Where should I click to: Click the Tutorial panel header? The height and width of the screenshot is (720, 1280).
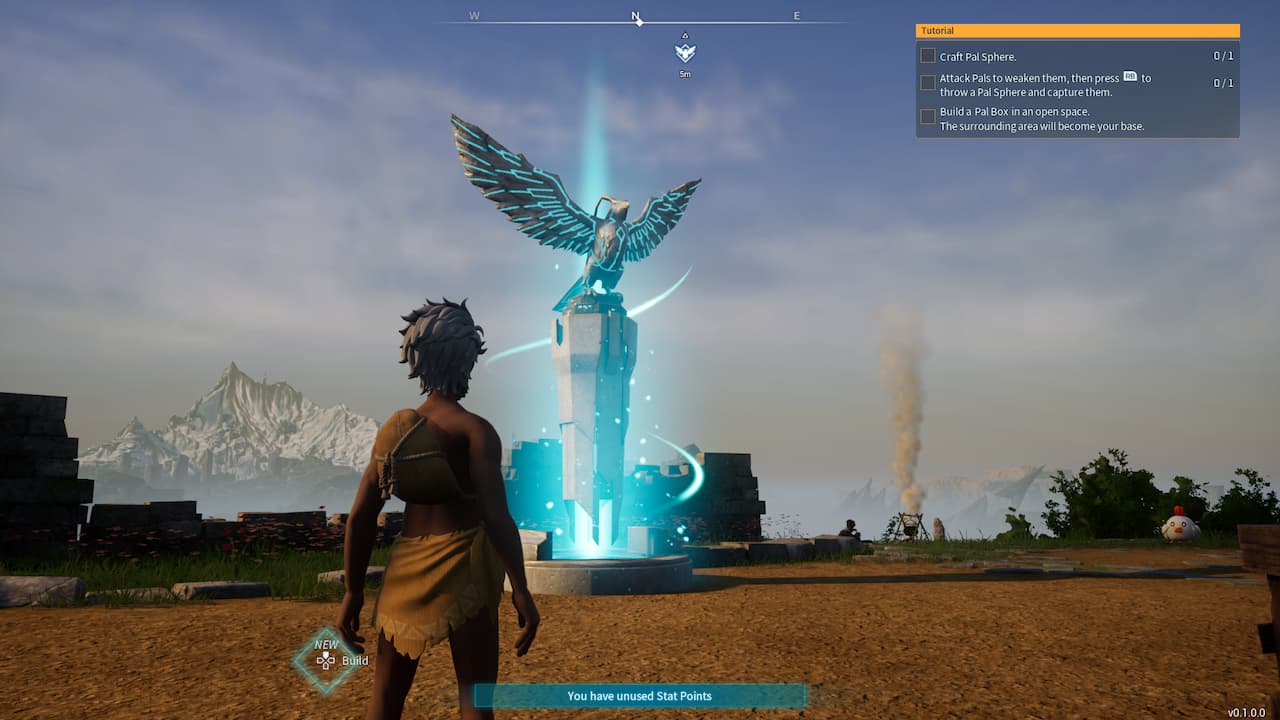(1077, 31)
